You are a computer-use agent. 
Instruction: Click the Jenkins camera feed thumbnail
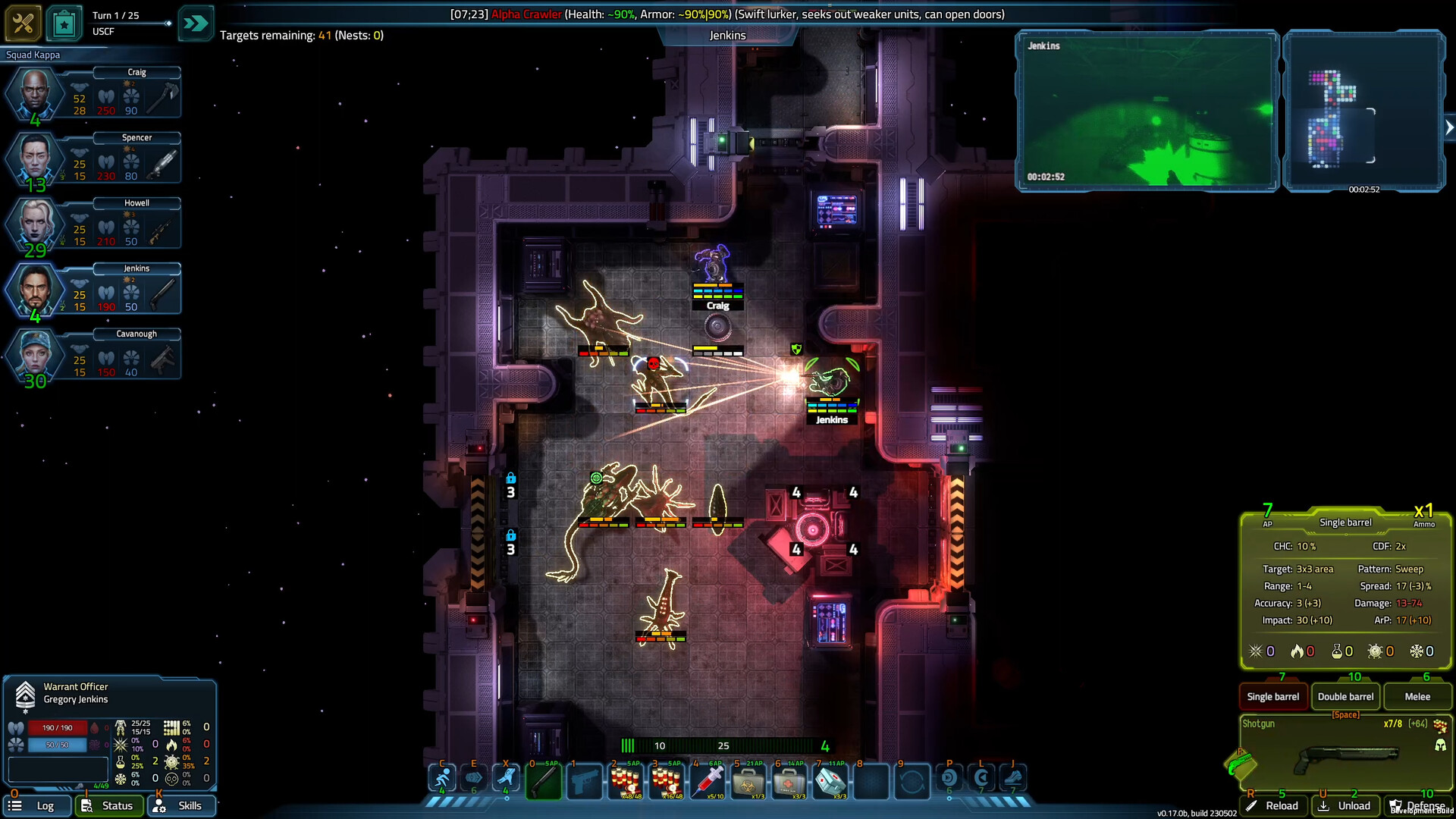tap(1147, 112)
